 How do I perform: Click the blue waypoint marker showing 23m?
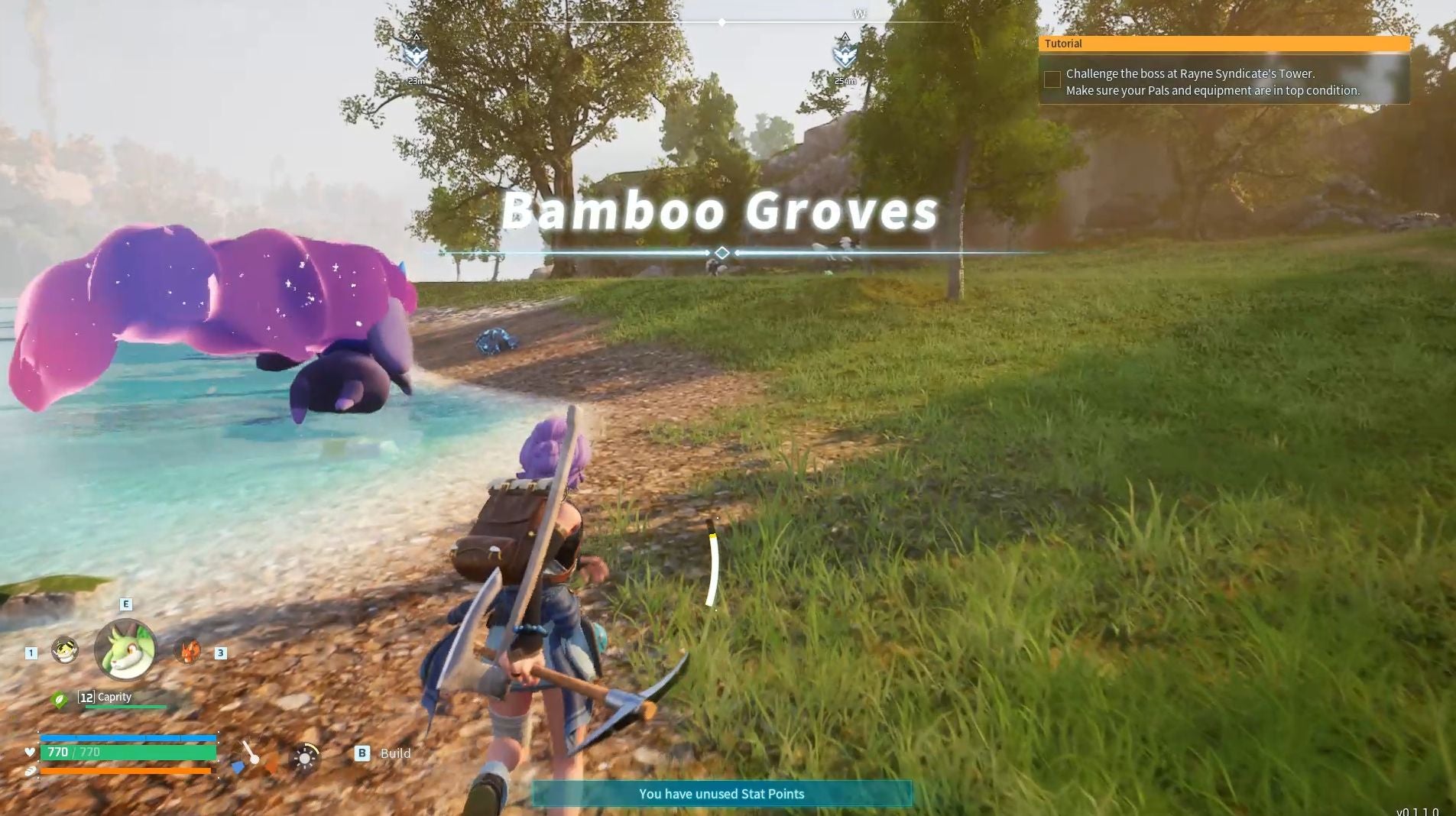(x=415, y=53)
